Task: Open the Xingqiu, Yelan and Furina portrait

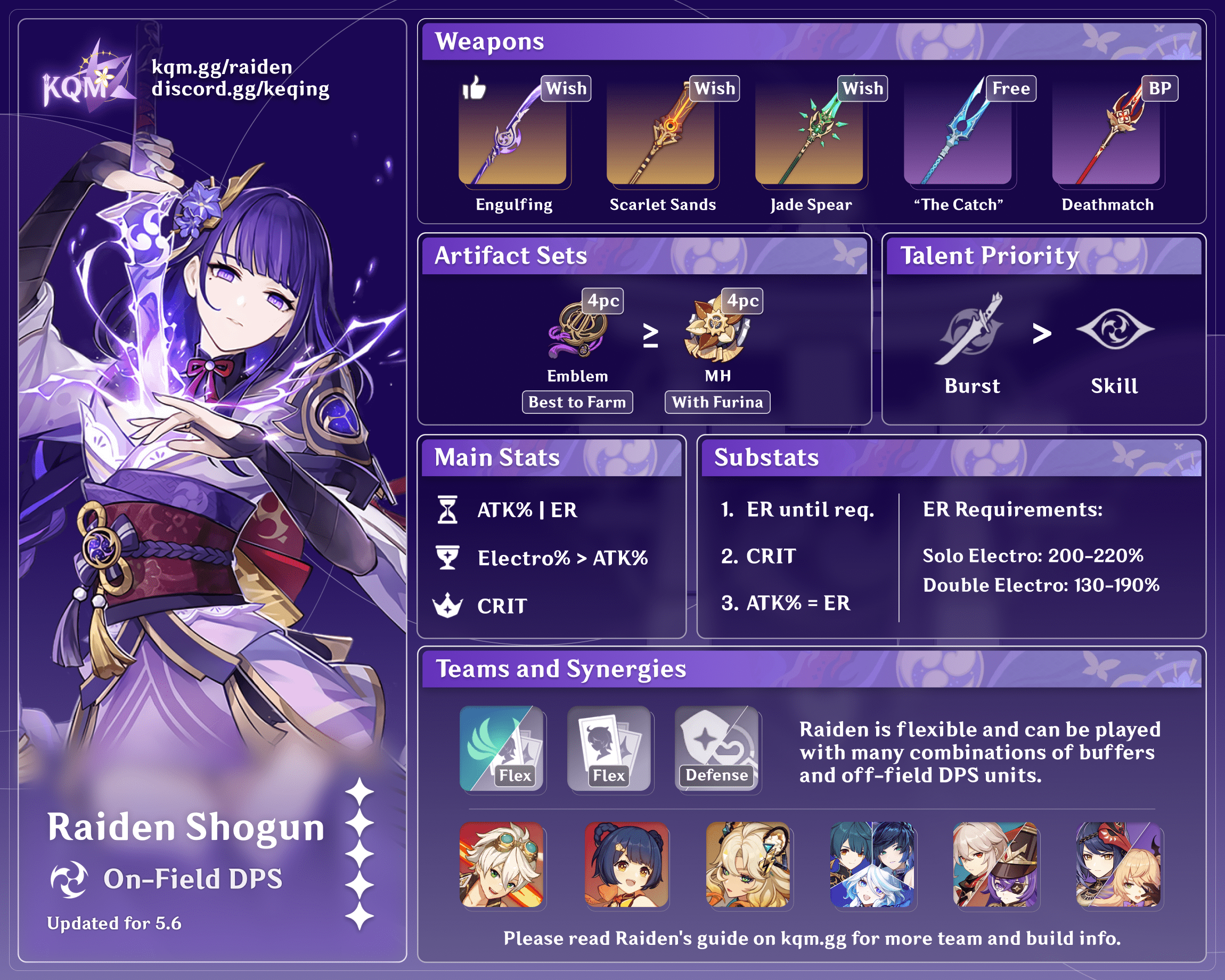Action: (x=872, y=864)
